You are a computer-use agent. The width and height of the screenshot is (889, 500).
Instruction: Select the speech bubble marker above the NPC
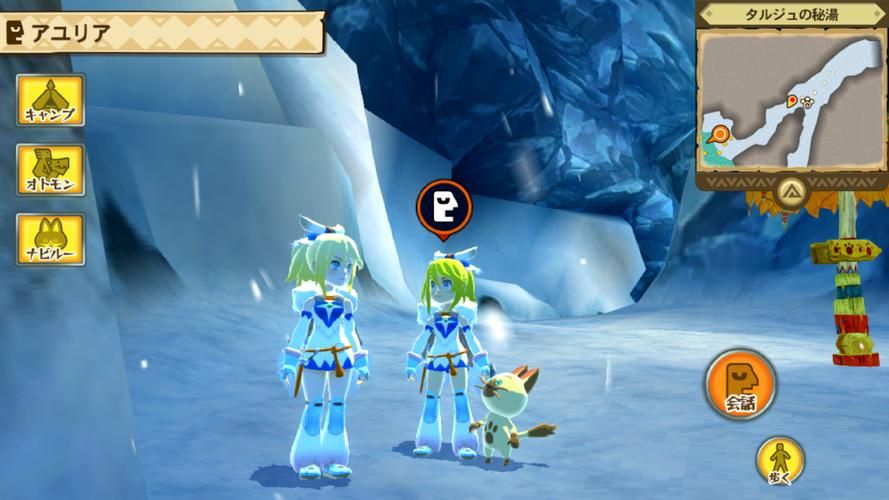pyautogui.click(x=443, y=207)
